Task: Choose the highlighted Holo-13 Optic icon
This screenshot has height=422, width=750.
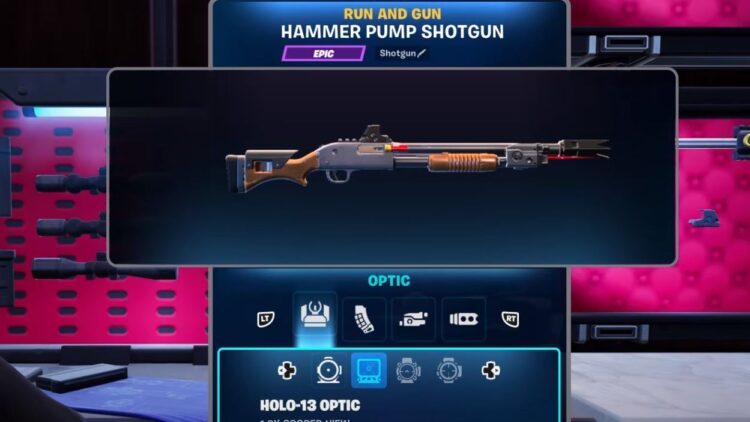Action: pos(368,371)
